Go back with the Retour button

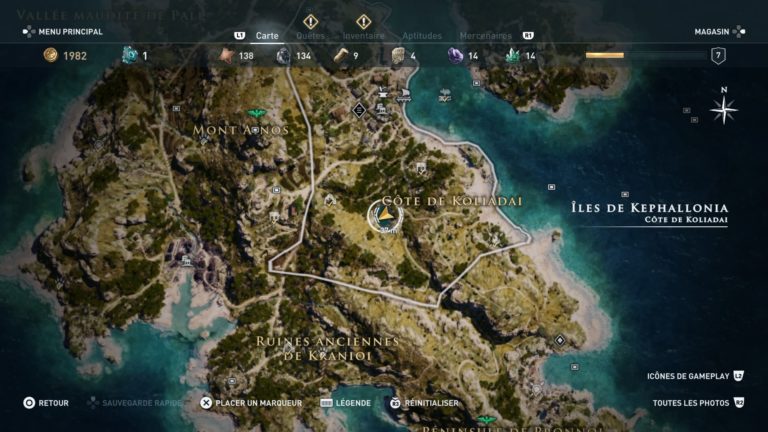click(x=46, y=403)
